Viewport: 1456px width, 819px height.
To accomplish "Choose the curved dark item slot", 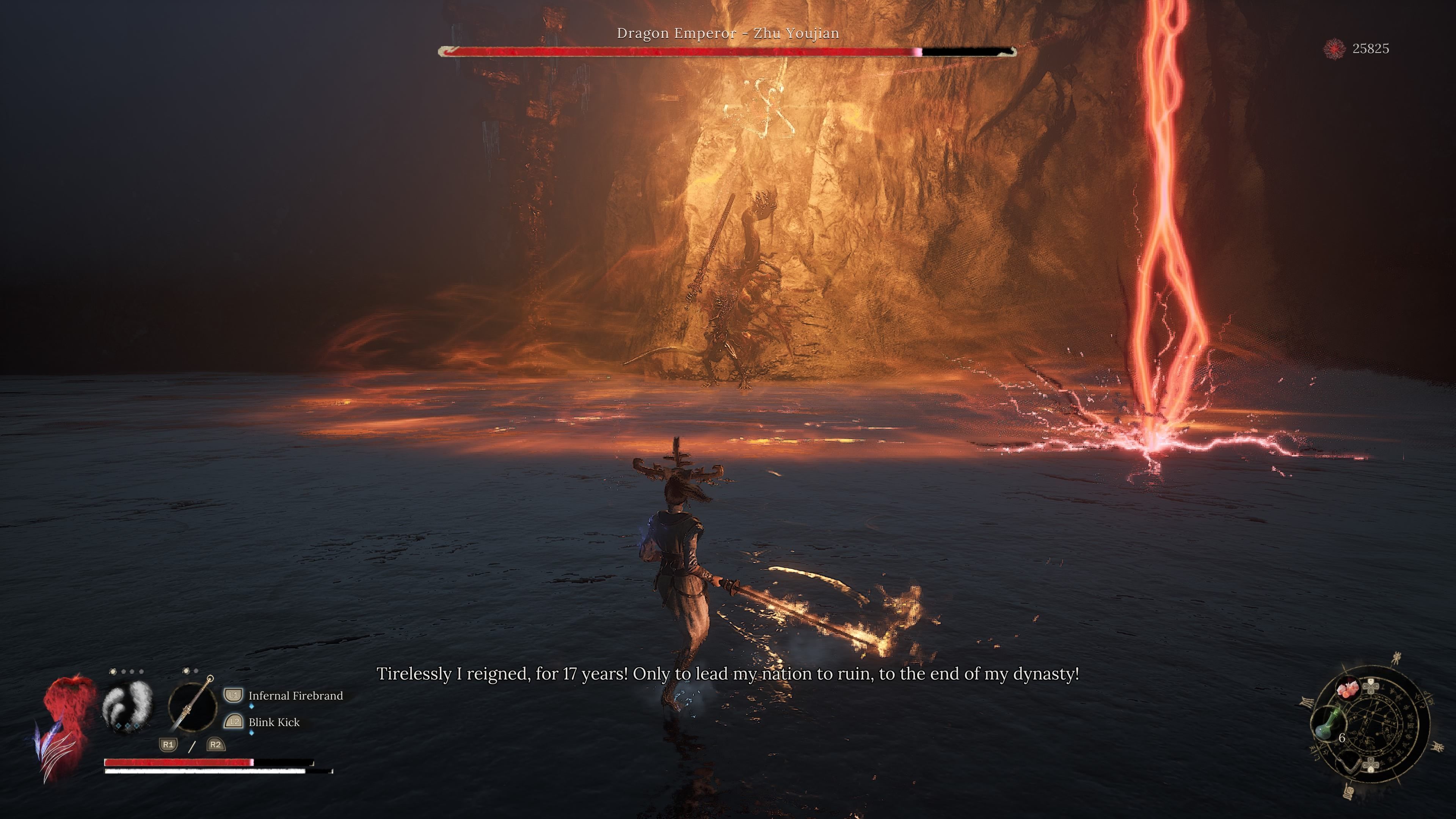I will pyautogui.click(x=1350, y=764).
